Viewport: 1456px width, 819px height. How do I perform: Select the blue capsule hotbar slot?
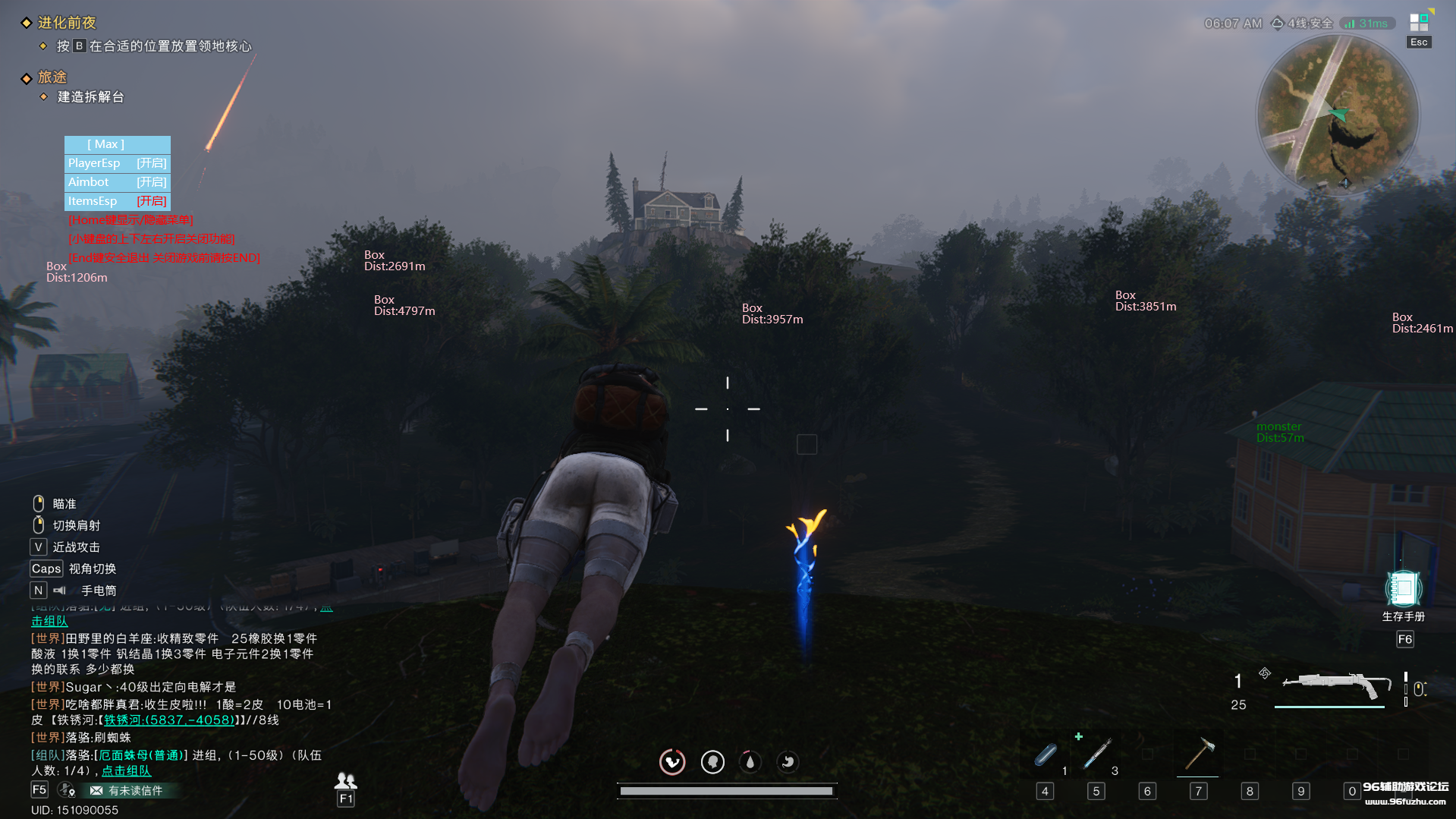1046,755
